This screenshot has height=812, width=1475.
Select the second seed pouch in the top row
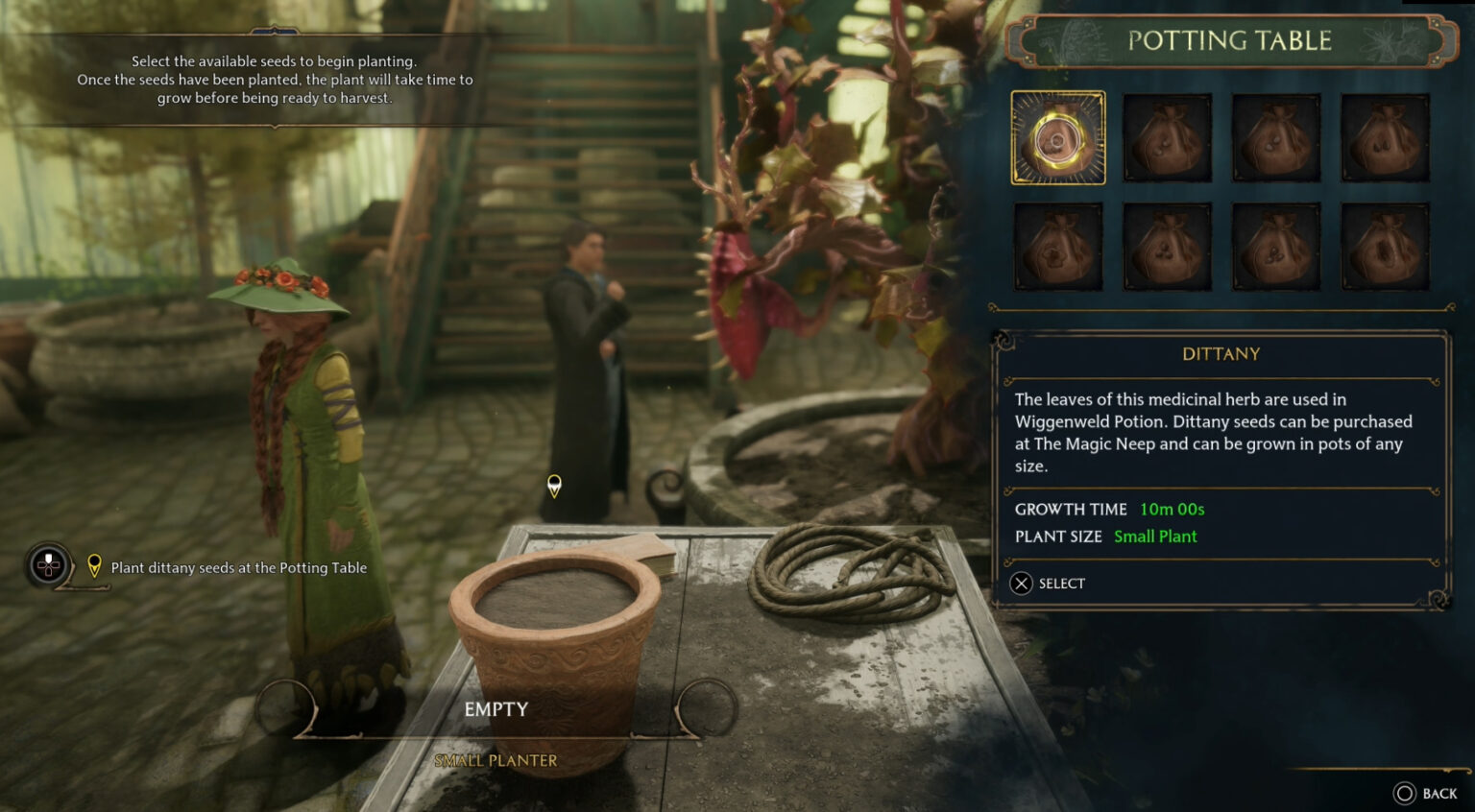pyautogui.click(x=1167, y=136)
